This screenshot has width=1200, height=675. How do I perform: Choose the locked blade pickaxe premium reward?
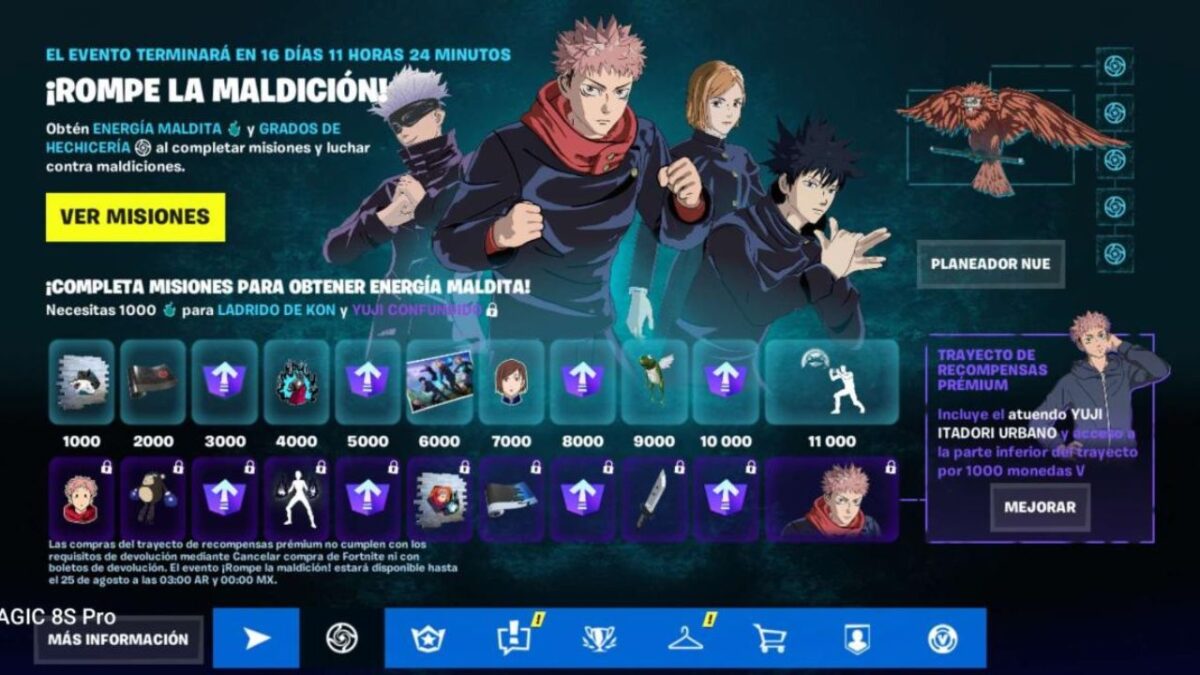[x=654, y=498]
